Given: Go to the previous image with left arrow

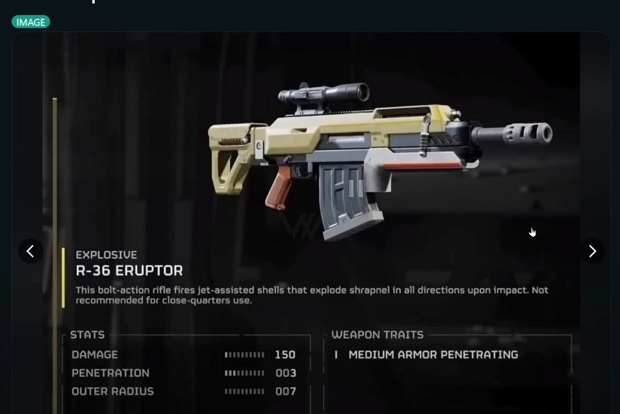Looking at the screenshot, I should pyautogui.click(x=30, y=251).
